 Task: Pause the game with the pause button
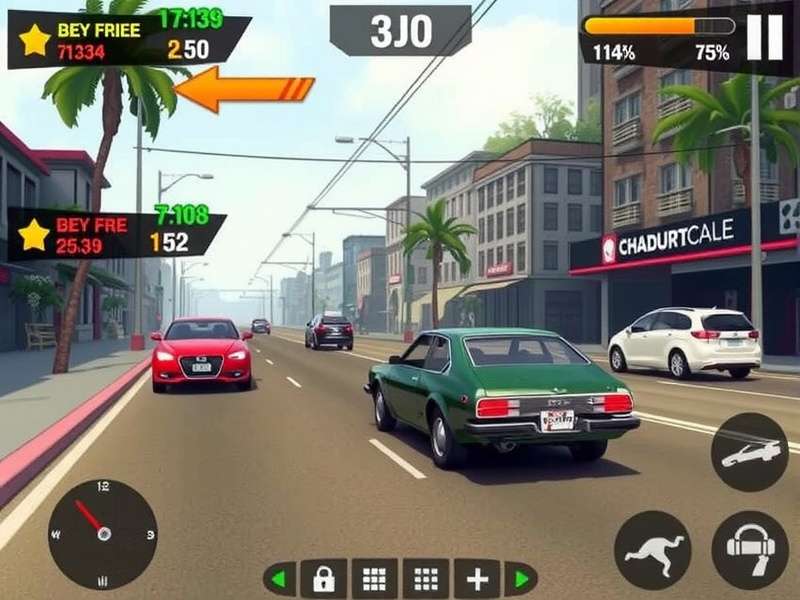pos(765,38)
